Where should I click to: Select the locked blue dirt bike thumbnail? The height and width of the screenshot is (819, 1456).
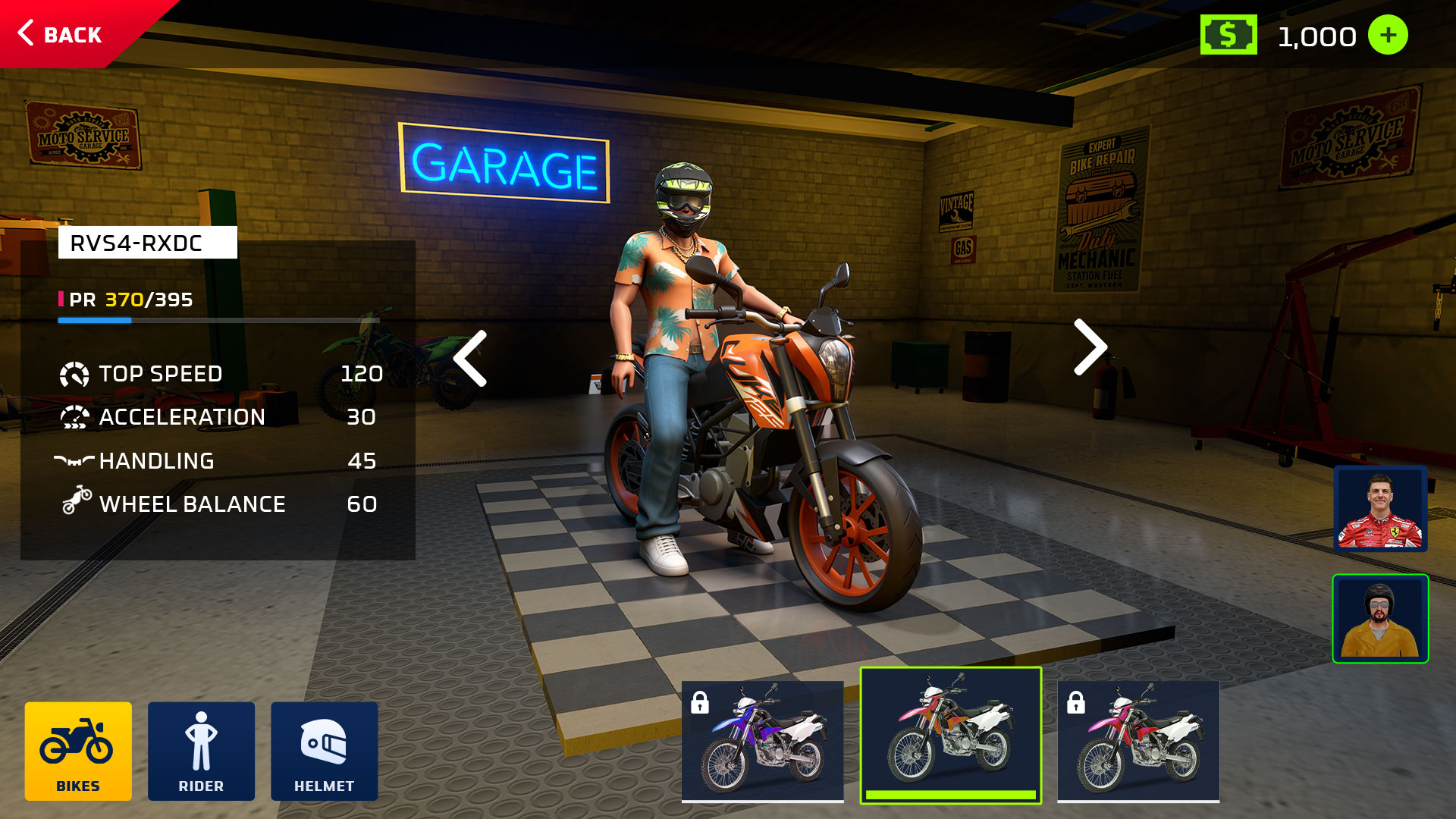(x=762, y=740)
